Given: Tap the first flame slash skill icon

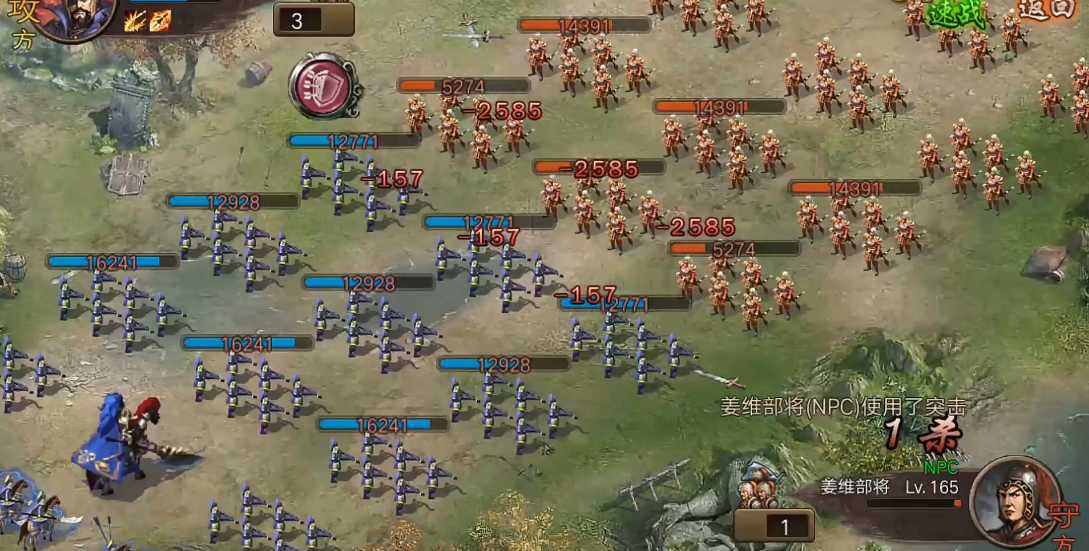Looking at the screenshot, I should [135, 22].
